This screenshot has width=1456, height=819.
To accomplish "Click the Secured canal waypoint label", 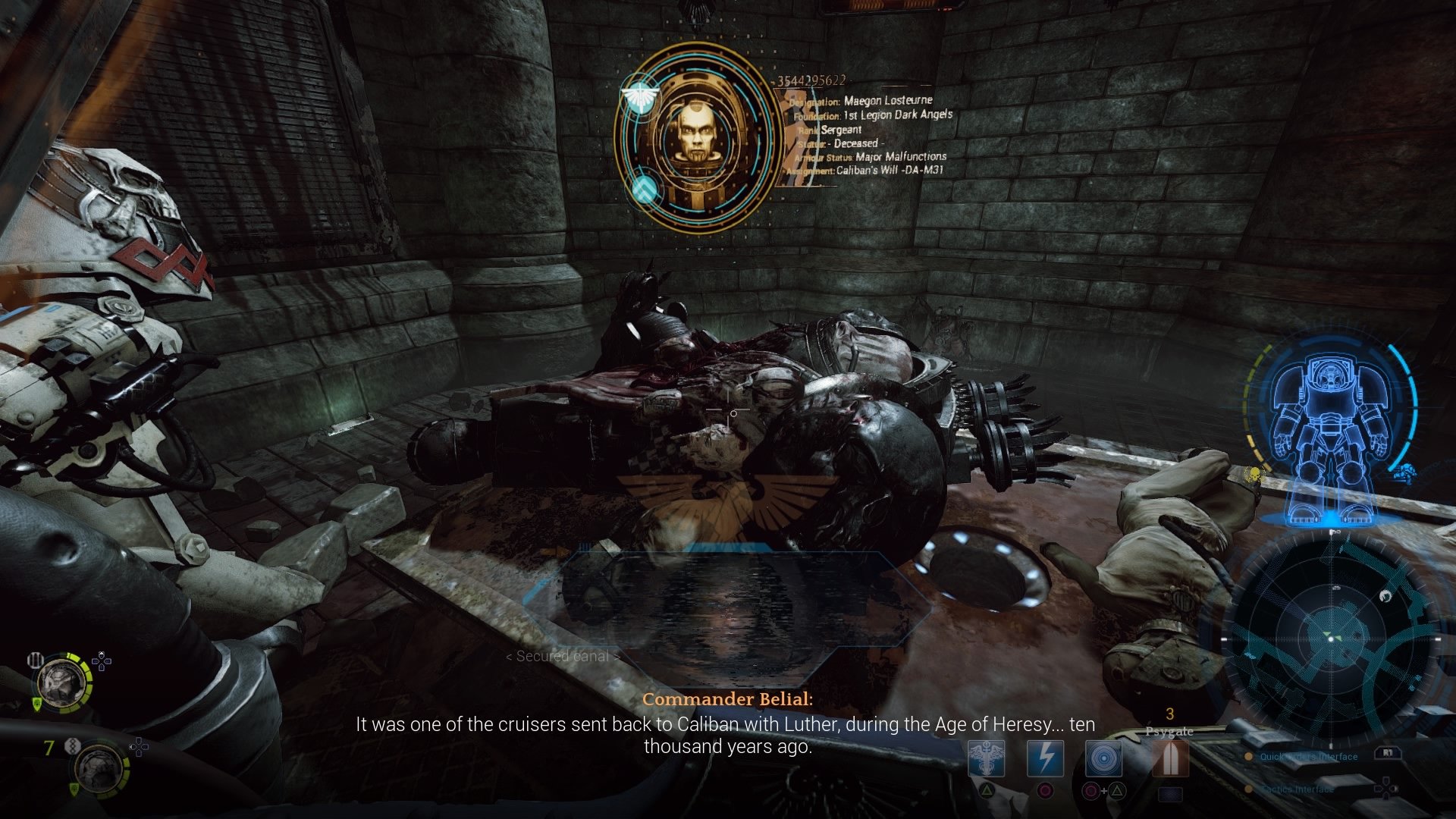I will click(562, 657).
